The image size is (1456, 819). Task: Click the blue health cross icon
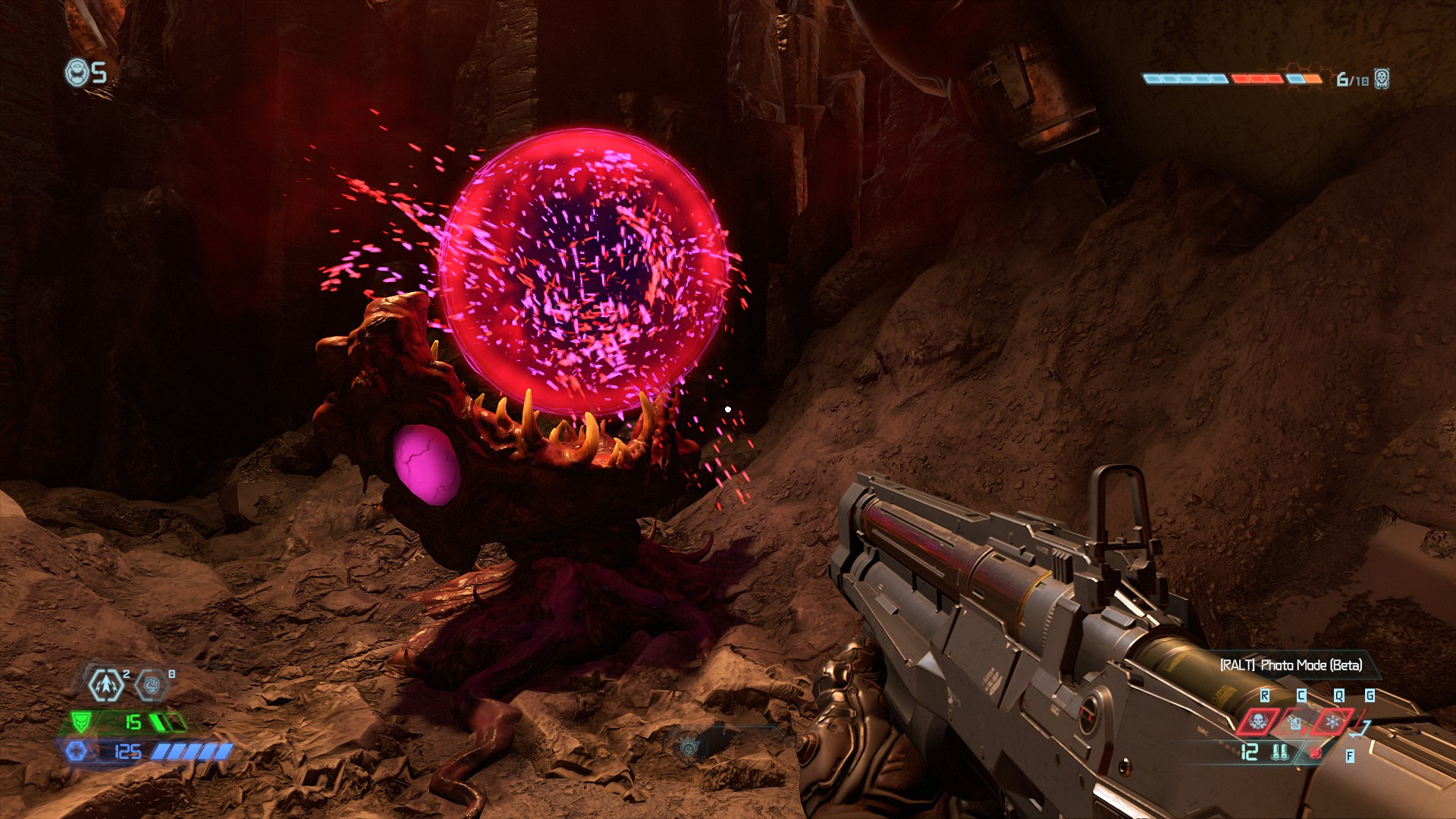coord(77,751)
